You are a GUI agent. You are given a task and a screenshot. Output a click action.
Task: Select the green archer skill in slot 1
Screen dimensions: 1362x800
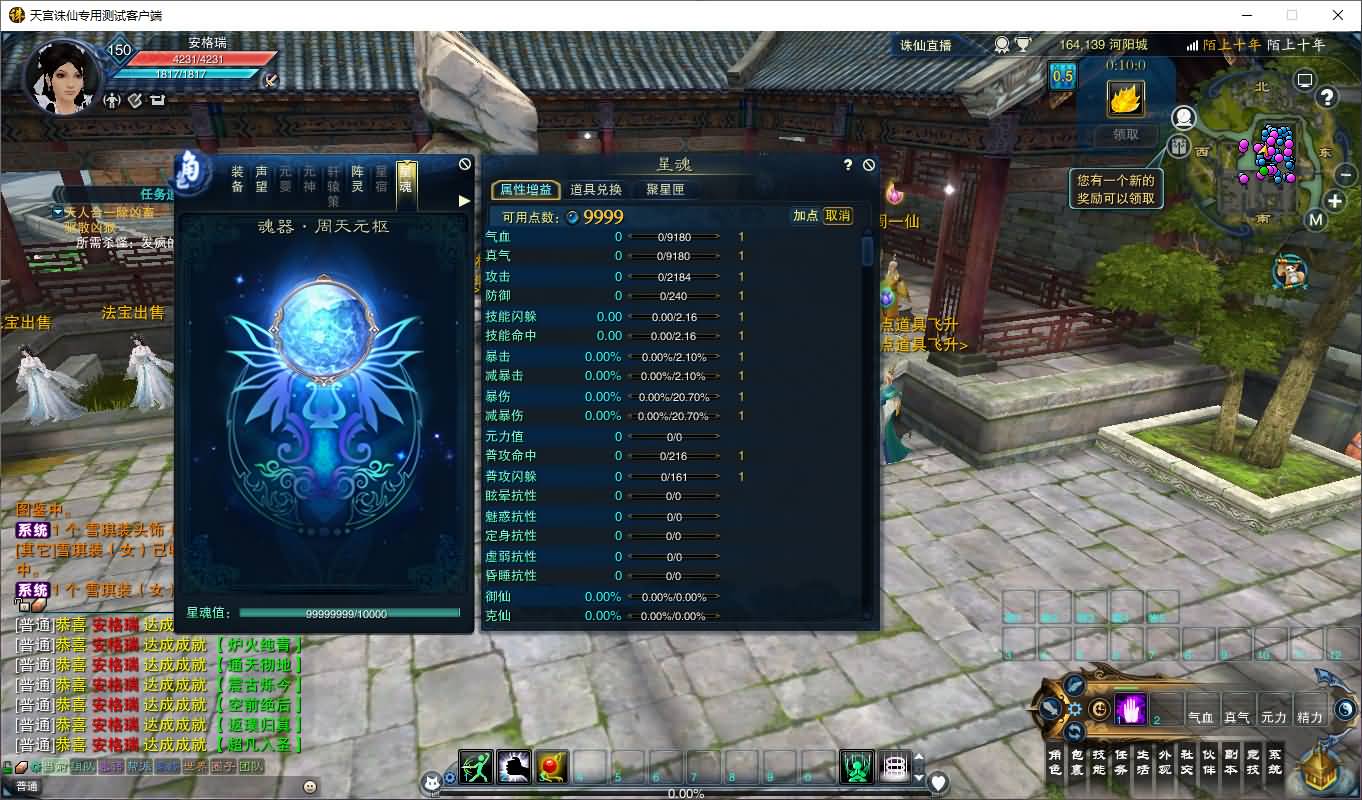(x=474, y=766)
